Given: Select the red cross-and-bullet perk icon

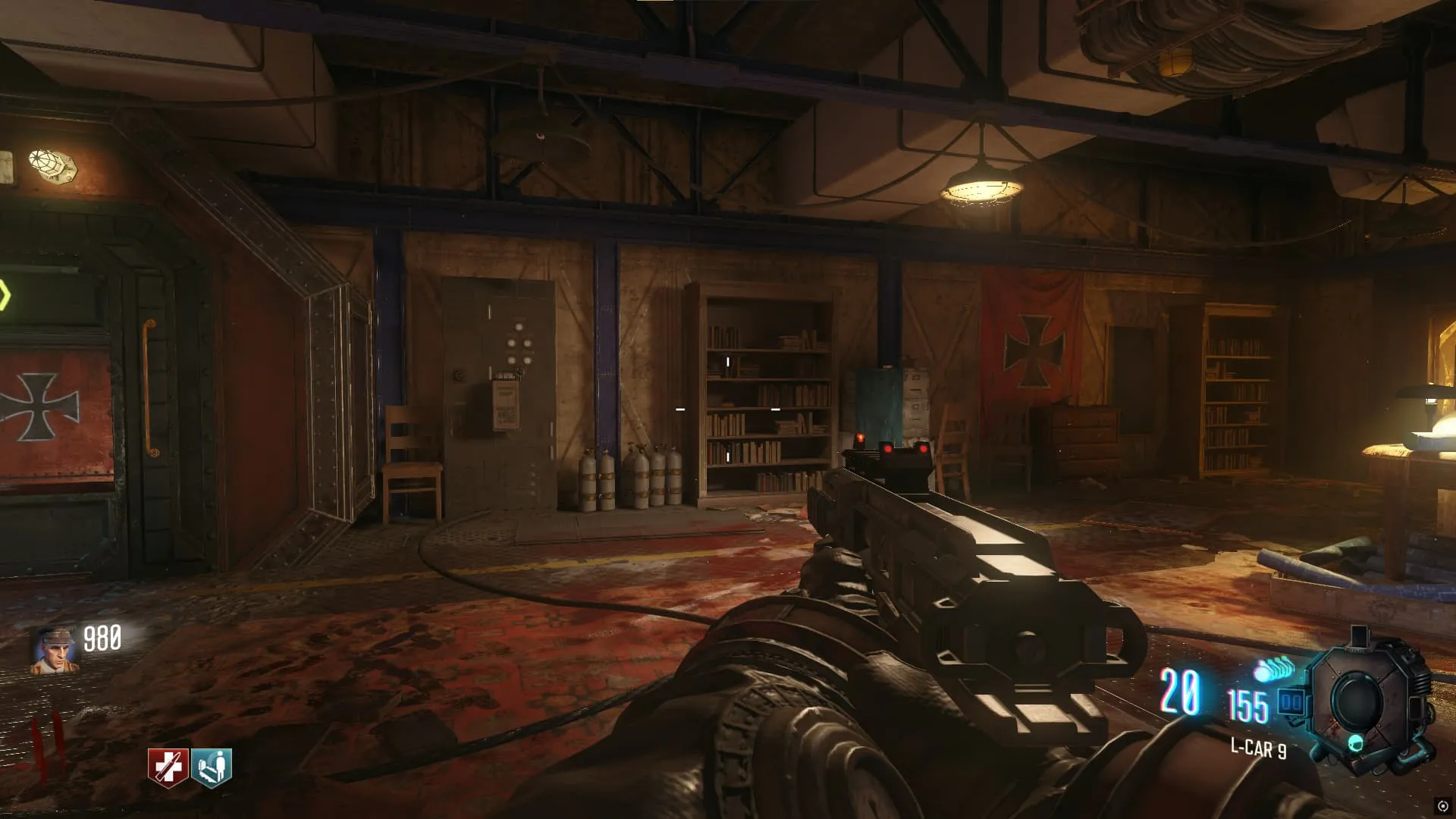Looking at the screenshot, I should 168,767.
